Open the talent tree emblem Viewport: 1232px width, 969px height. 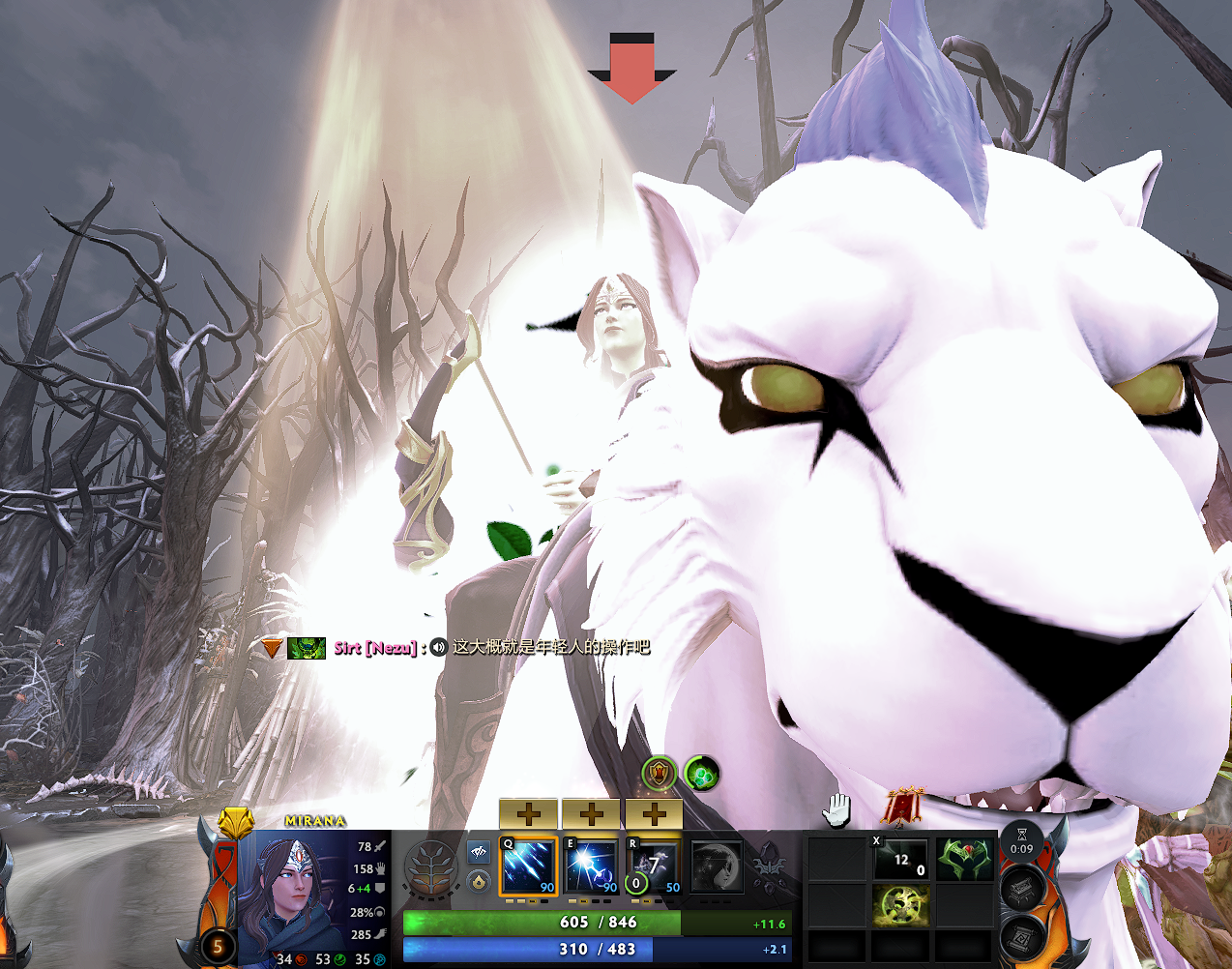coord(430,869)
